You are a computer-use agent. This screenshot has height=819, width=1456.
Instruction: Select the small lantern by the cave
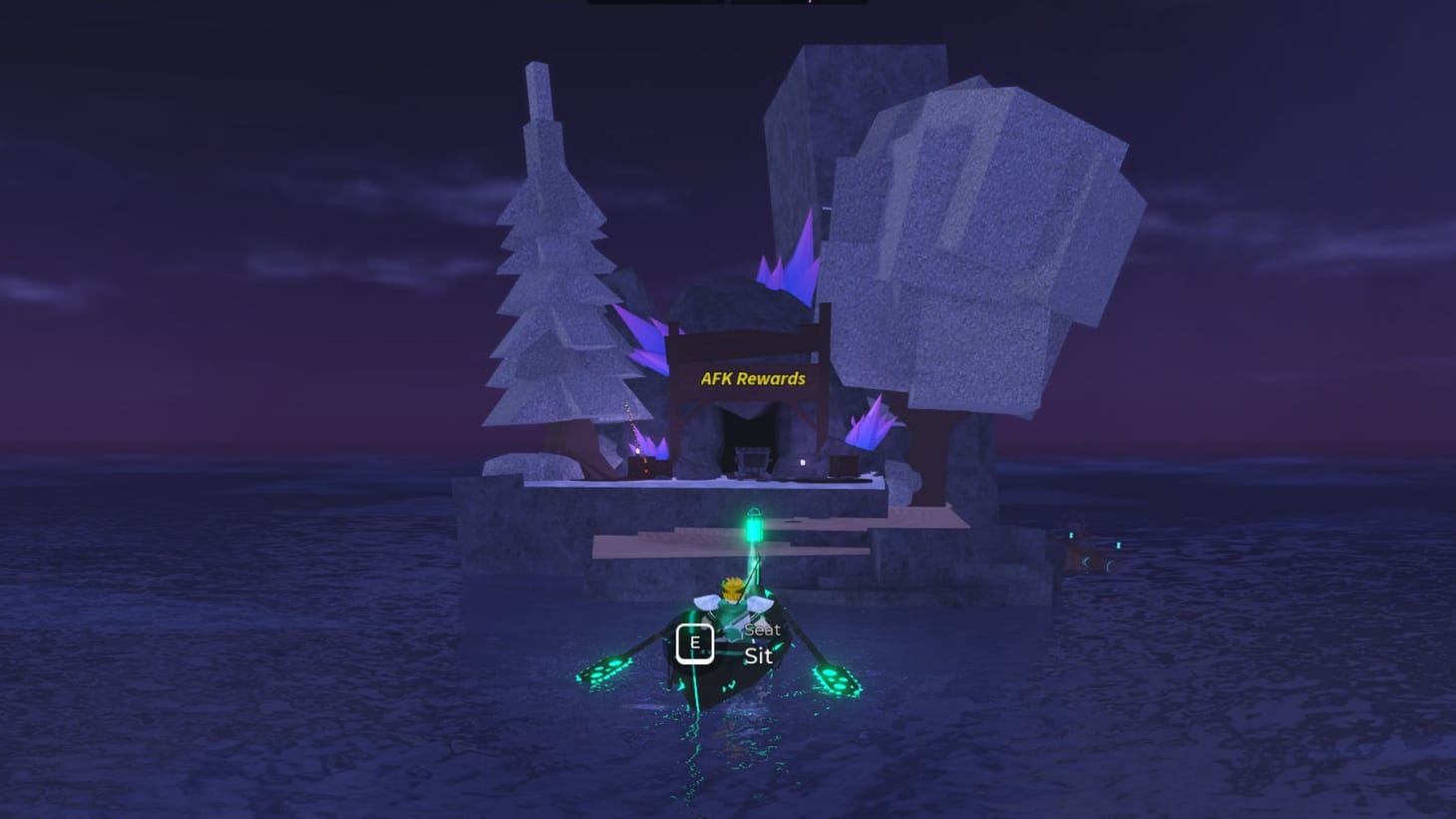click(803, 463)
